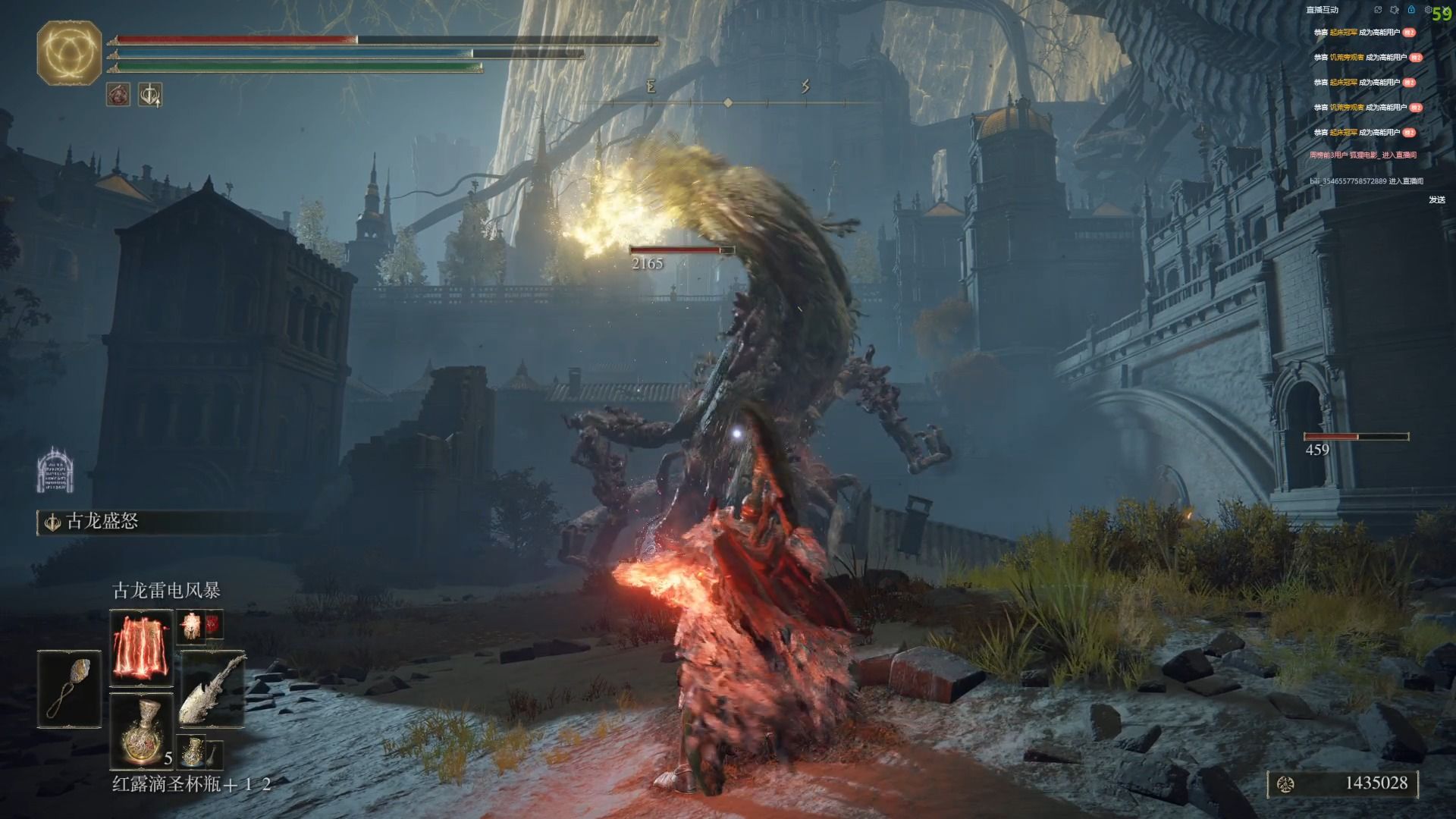Viewport: 1456px width, 819px height.
Task: Select the left-hand seal talisman slot
Action: (69, 689)
